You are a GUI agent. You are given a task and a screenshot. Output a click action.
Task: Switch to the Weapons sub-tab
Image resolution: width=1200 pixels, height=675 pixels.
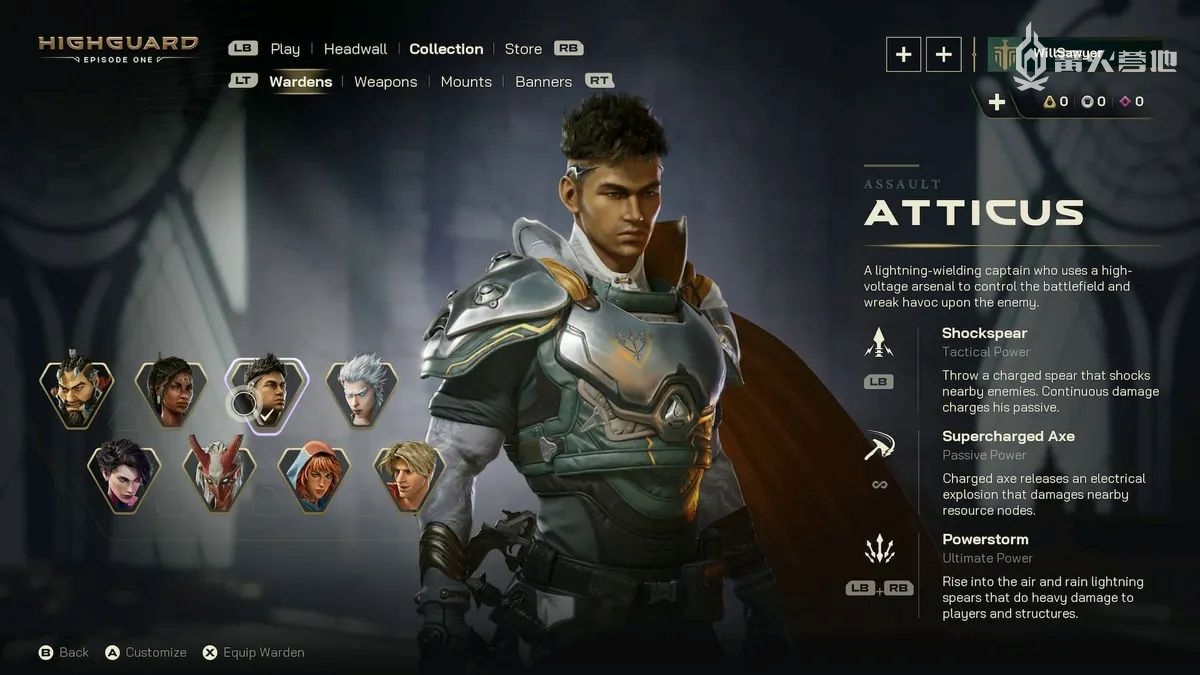click(x=385, y=82)
